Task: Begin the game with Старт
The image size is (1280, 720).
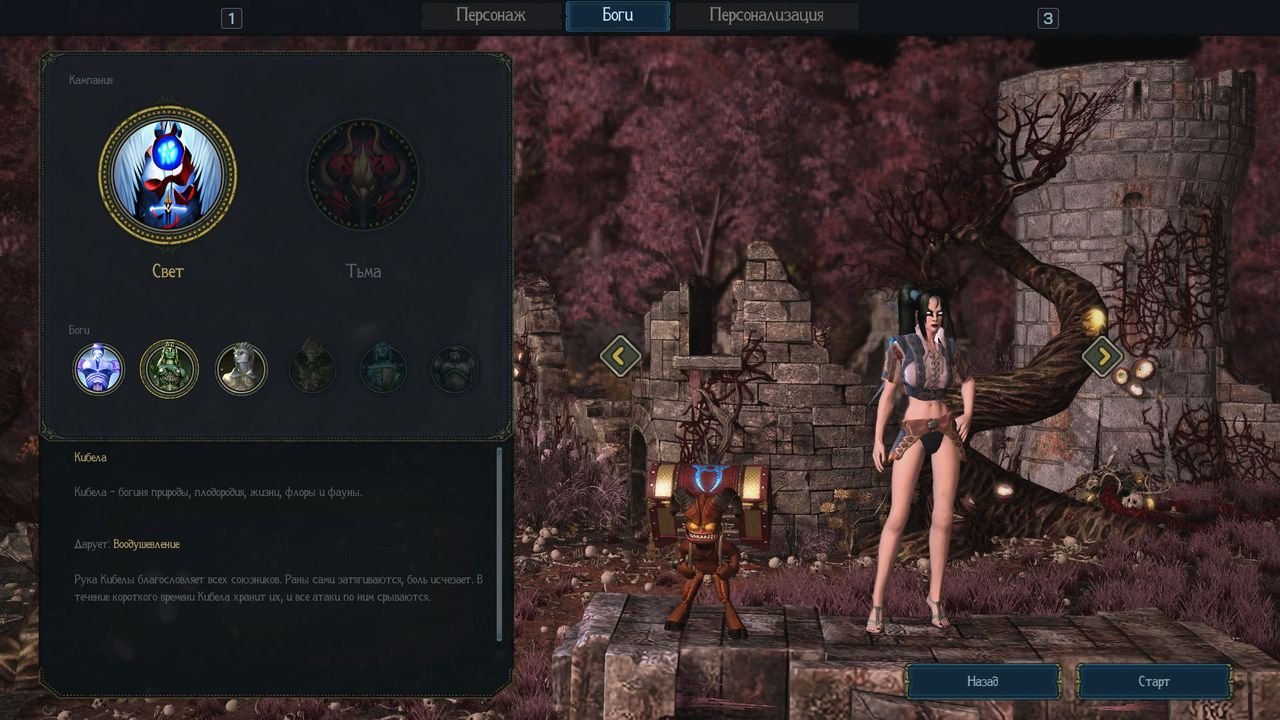Action: pos(1154,682)
